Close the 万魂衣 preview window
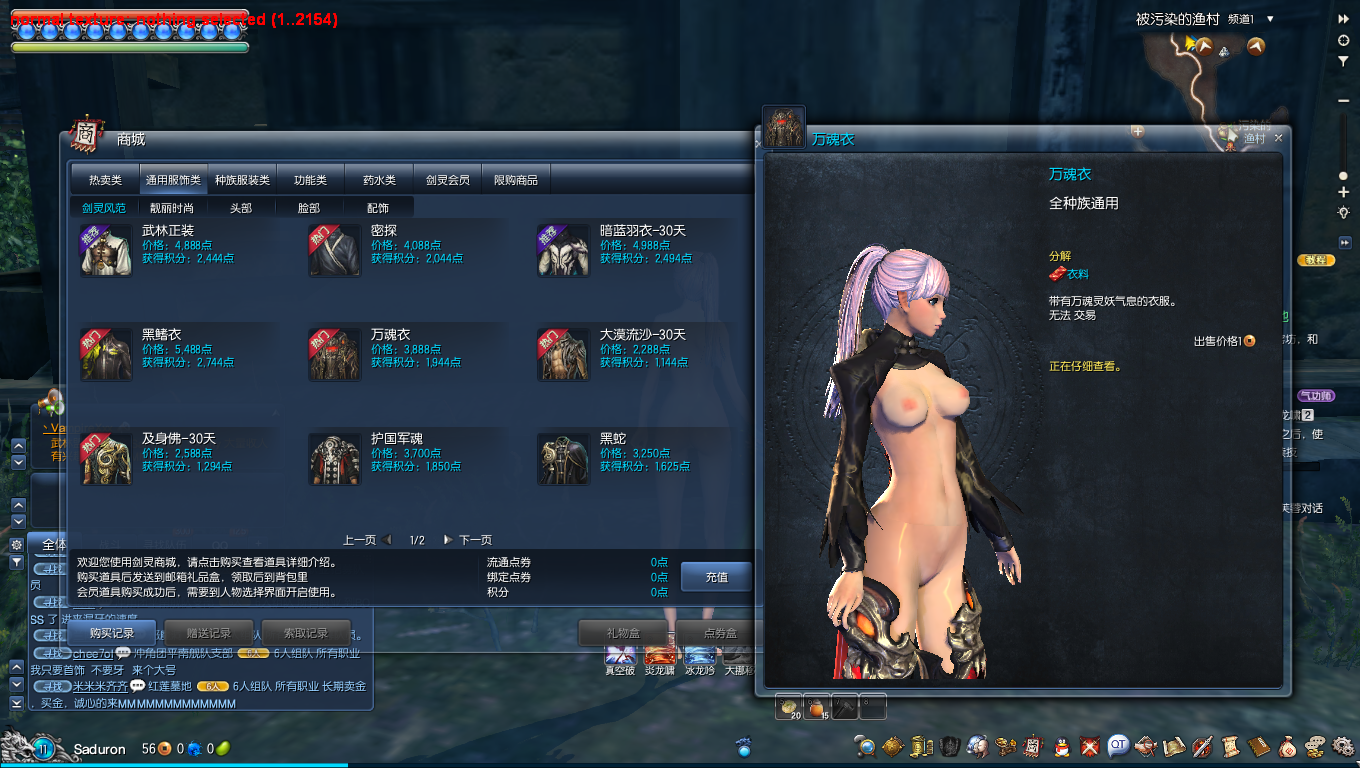 click(x=1278, y=138)
